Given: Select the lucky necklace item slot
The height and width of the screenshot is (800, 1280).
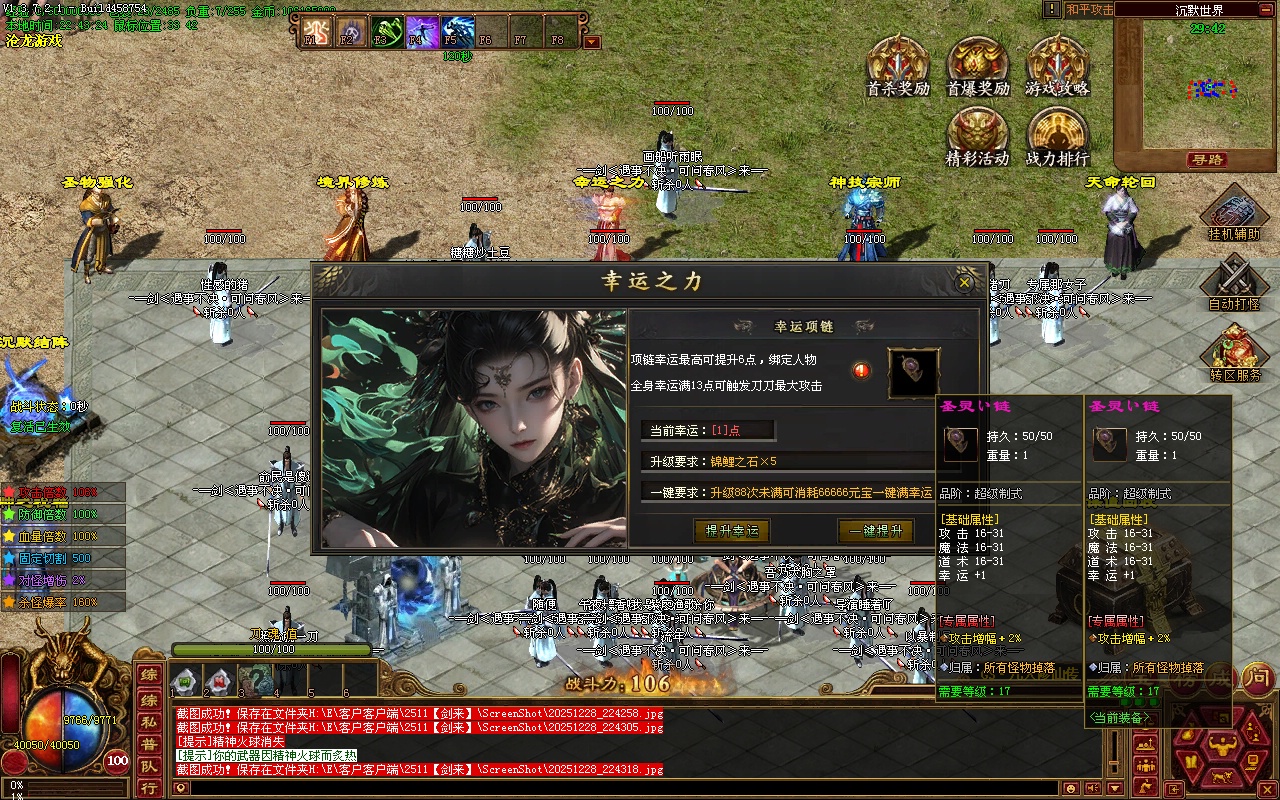Looking at the screenshot, I should (913, 372).
